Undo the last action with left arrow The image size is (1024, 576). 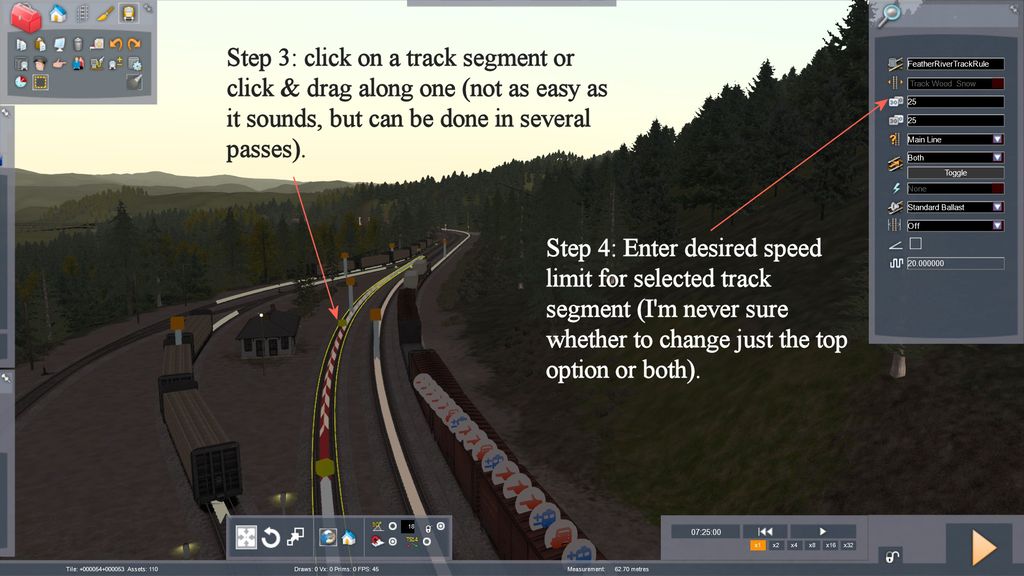pyautogui.click(x=116, y=44)
